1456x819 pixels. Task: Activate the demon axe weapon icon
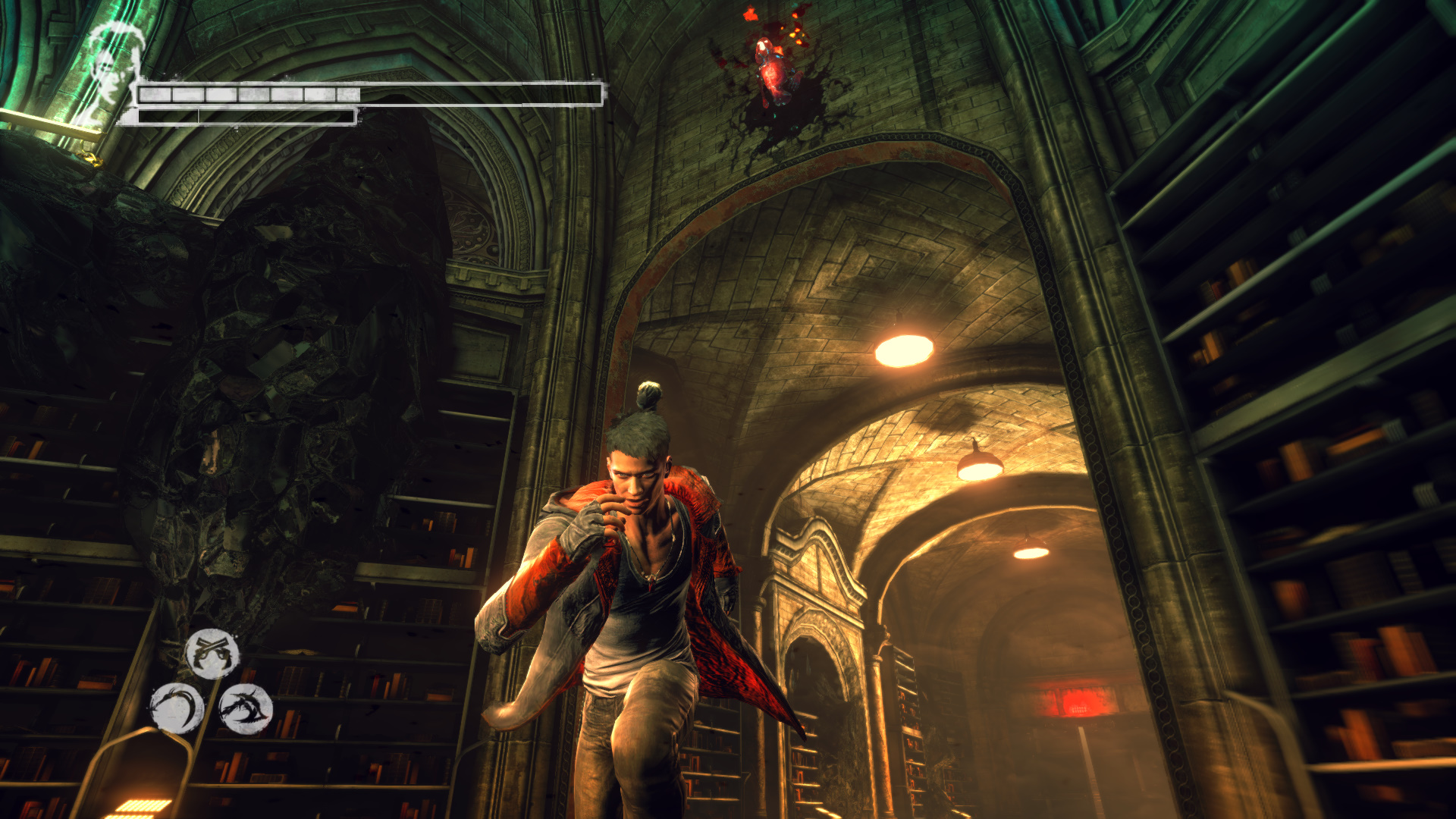point(246,709)
